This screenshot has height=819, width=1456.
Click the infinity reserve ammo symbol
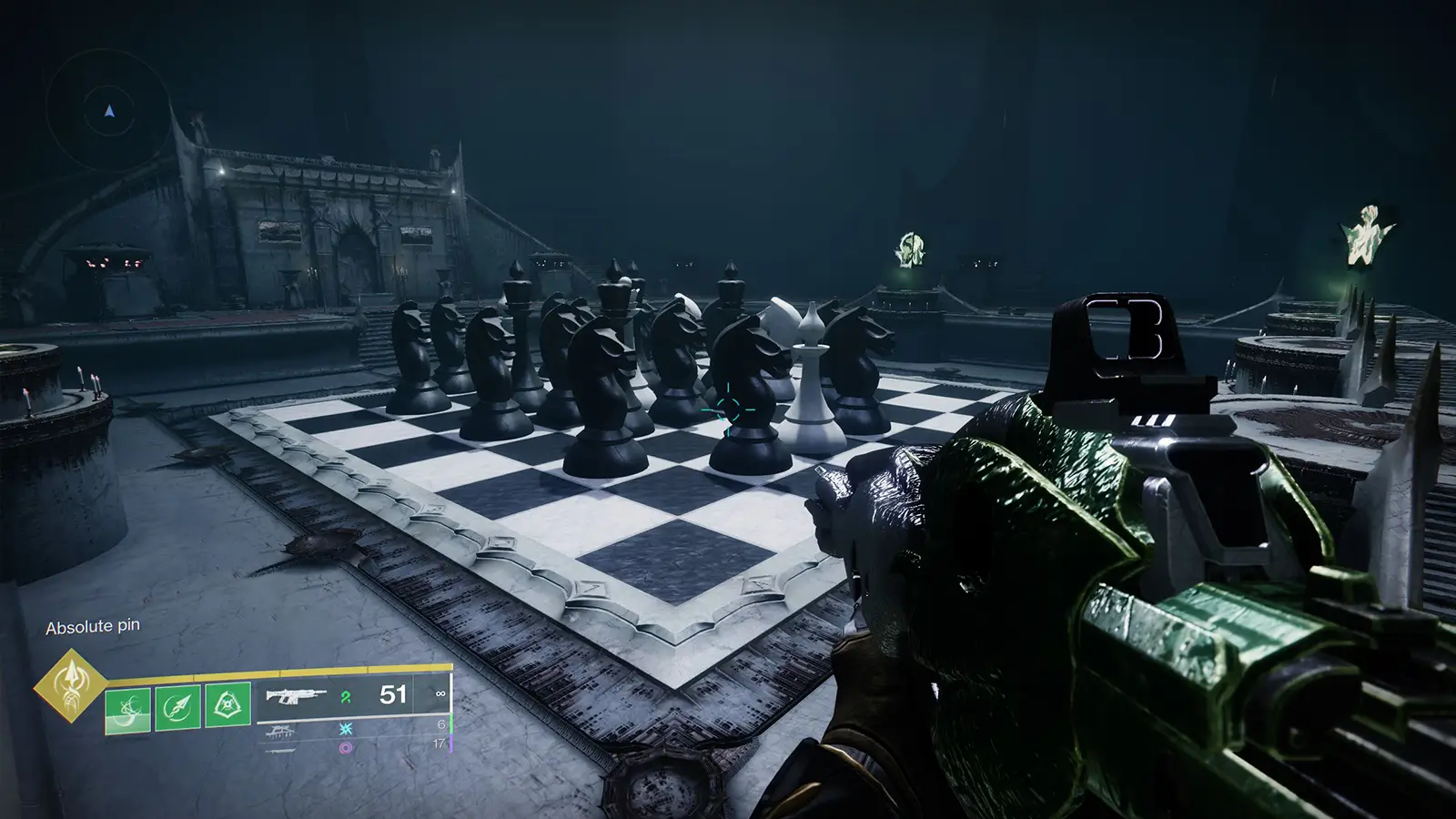coord(440,694)
